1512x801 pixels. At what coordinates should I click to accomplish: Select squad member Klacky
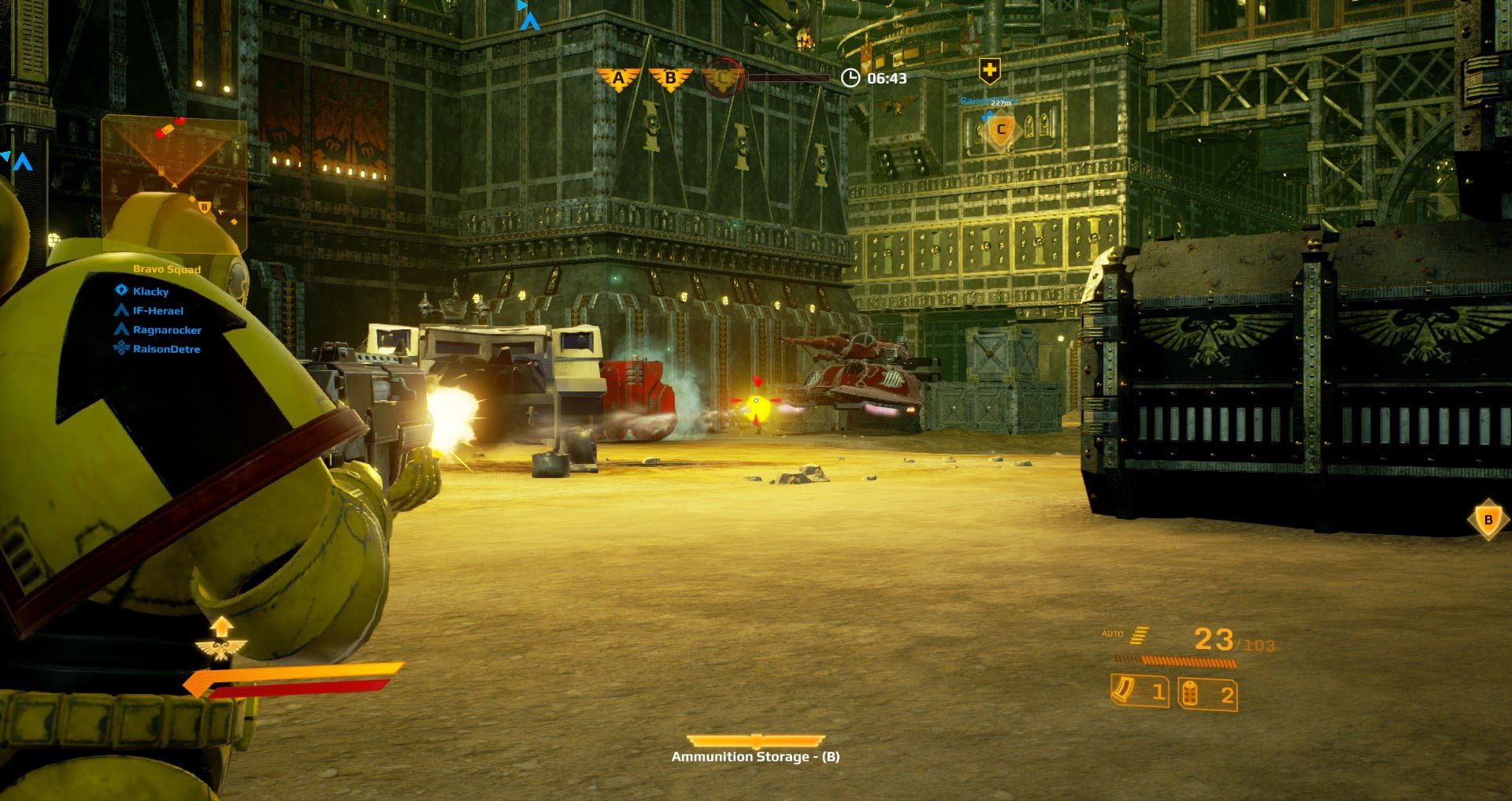150,291
